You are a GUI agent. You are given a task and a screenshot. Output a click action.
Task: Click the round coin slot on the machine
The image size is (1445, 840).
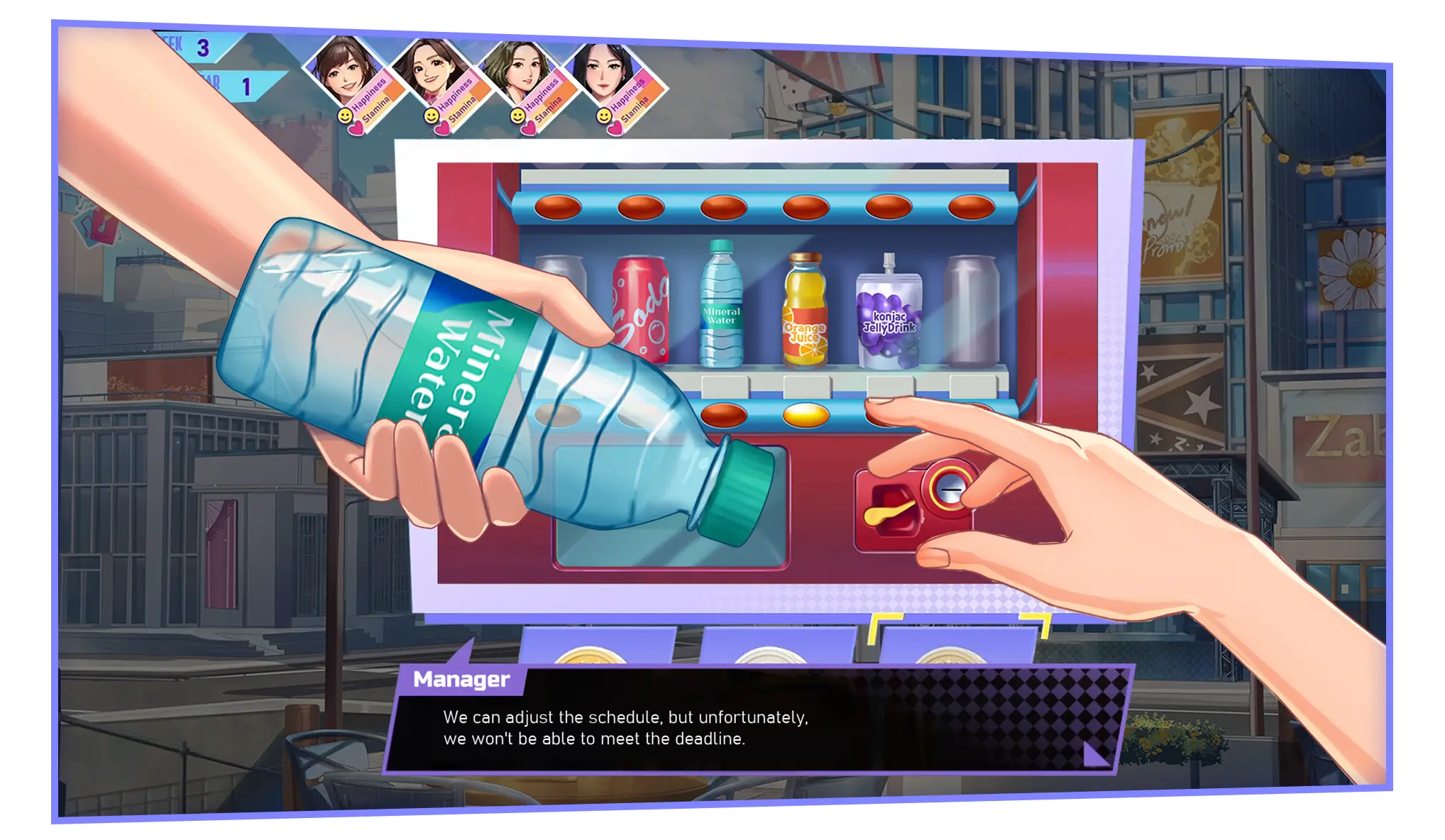(950, 488)
